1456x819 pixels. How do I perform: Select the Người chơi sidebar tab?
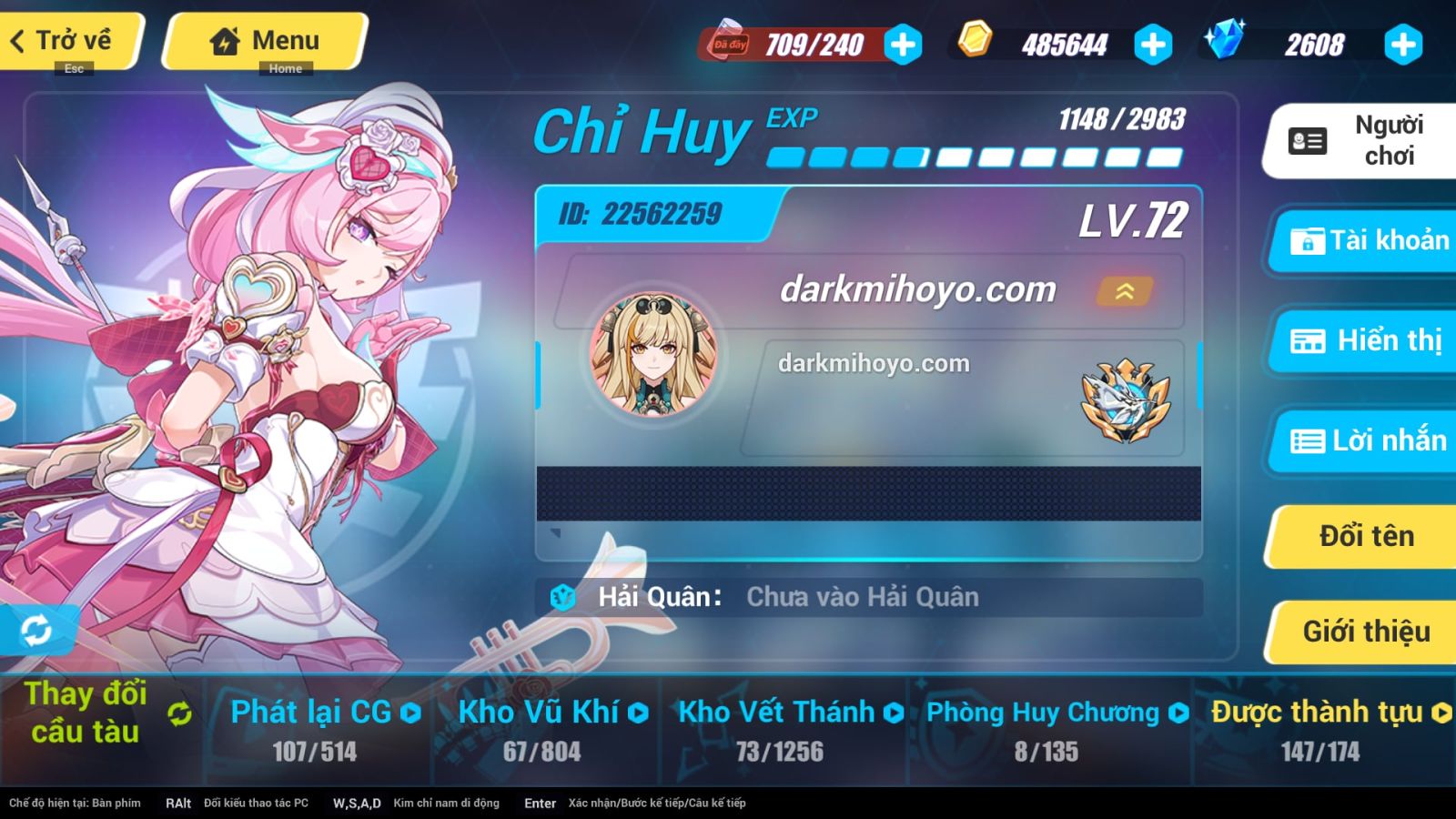click(1361, 139)
